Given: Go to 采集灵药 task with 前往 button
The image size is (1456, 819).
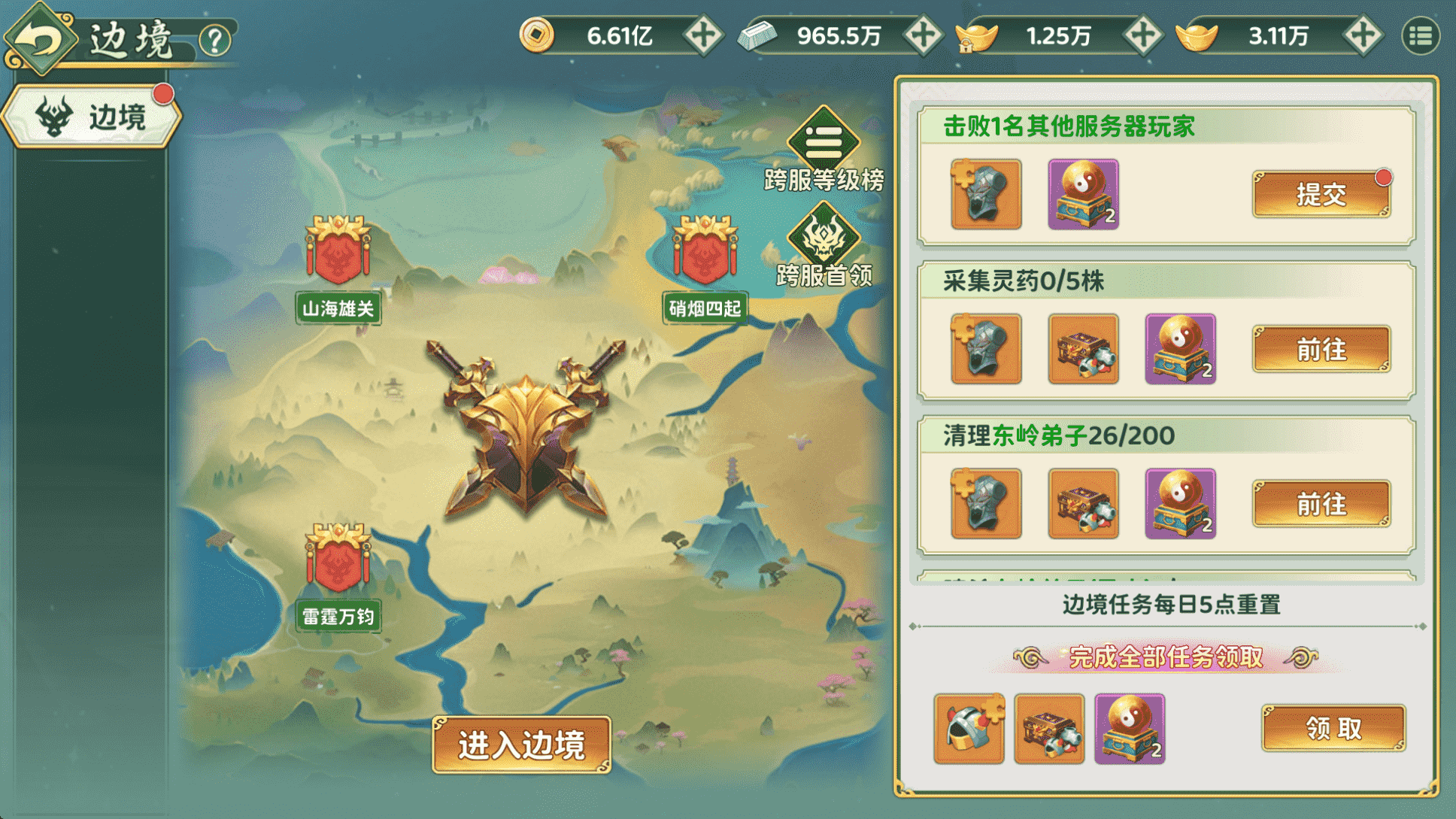Looking at the screenshot, I should pos(1321,348).
